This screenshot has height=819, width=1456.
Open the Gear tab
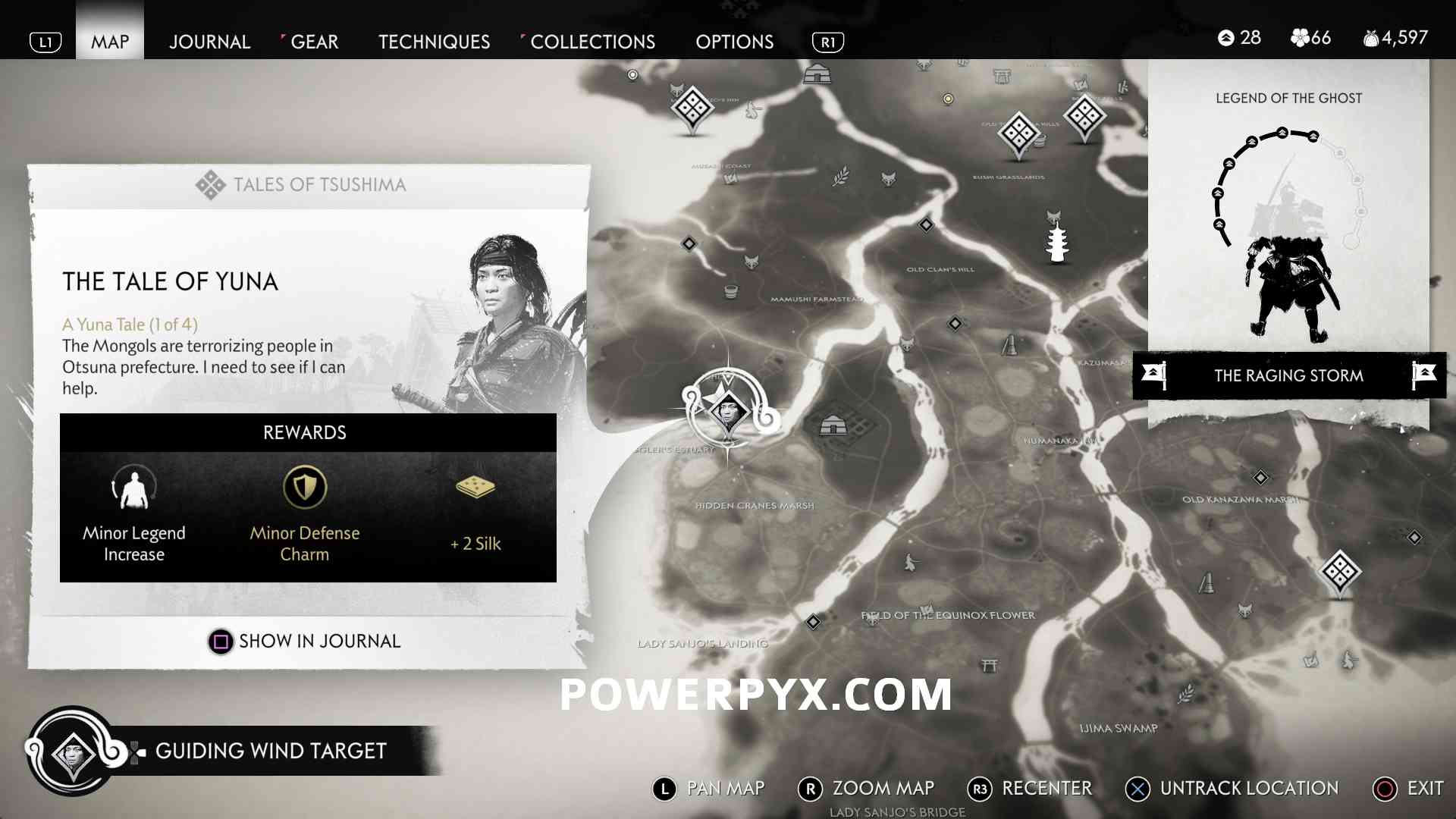pos(314,42)
